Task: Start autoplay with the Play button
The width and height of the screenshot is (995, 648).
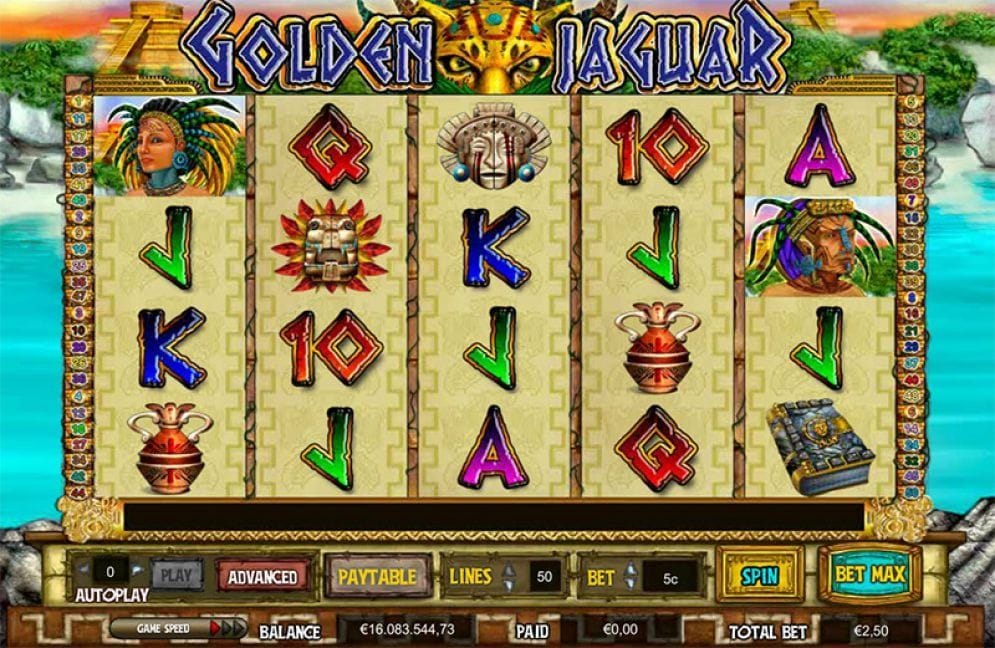Action: (x=176, y=575)
